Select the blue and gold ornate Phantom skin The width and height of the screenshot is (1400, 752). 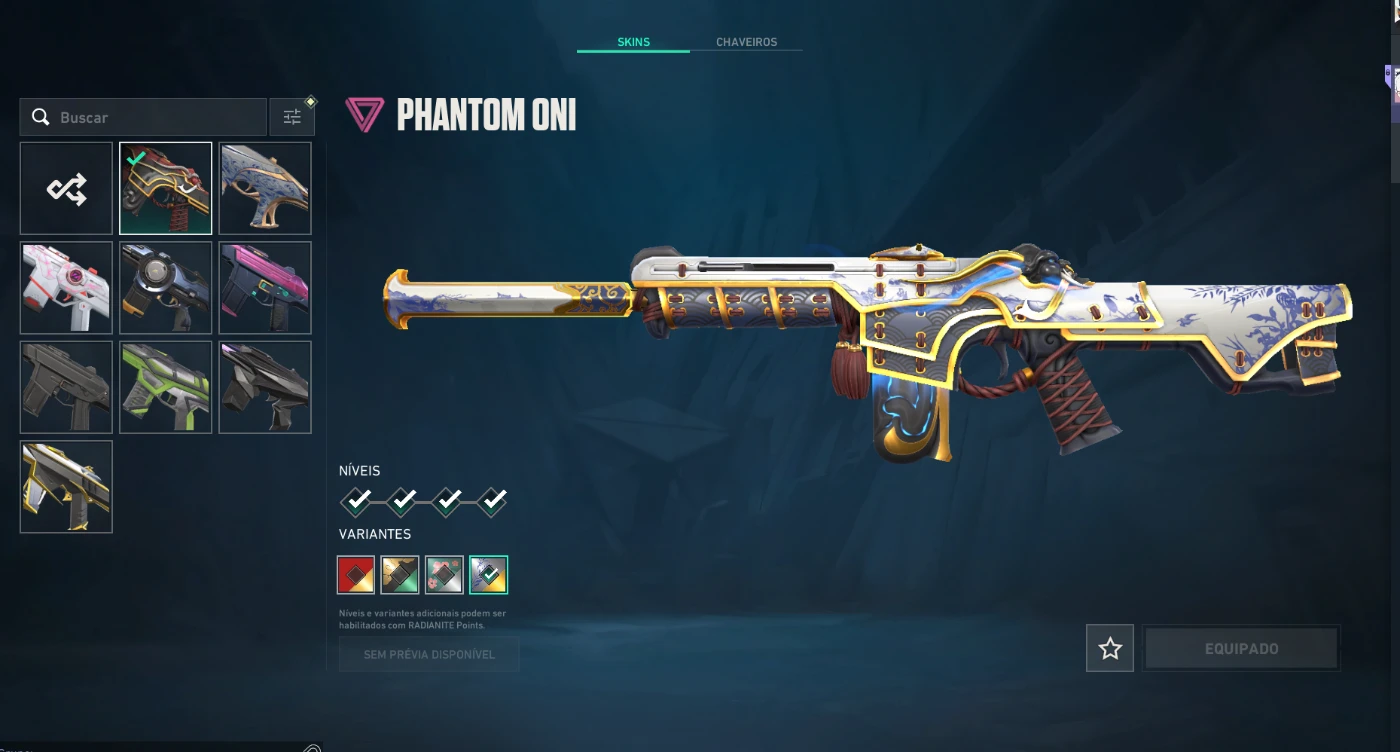265,188
